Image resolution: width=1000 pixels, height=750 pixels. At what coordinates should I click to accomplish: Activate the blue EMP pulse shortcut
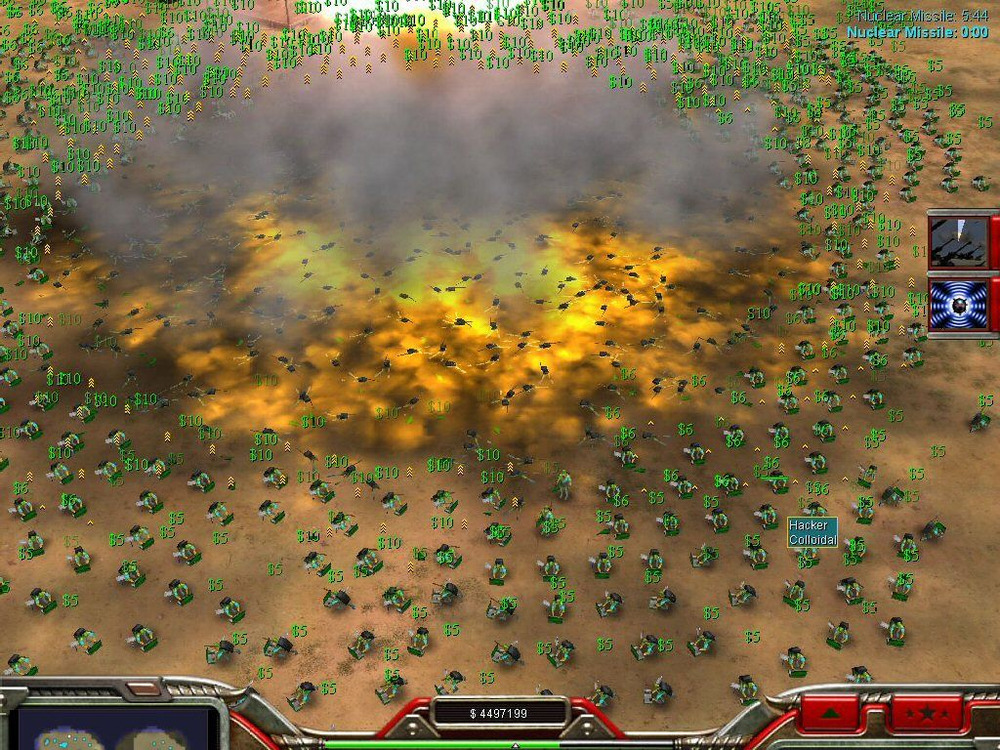(x=959, y=305)
